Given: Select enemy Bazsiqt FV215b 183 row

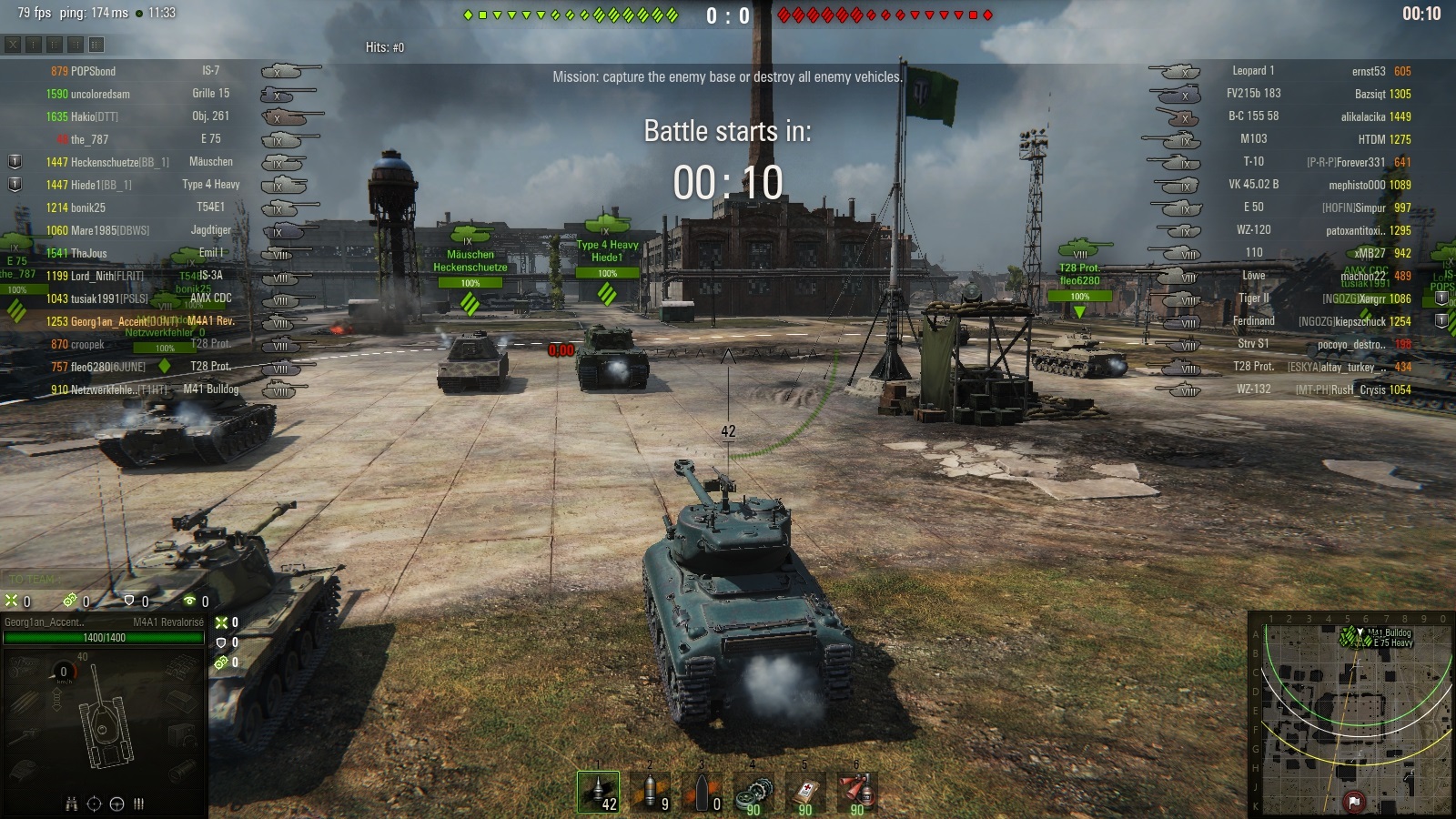Looking at the screenshot, I should pyautogui.click(x=1319, y=94).
